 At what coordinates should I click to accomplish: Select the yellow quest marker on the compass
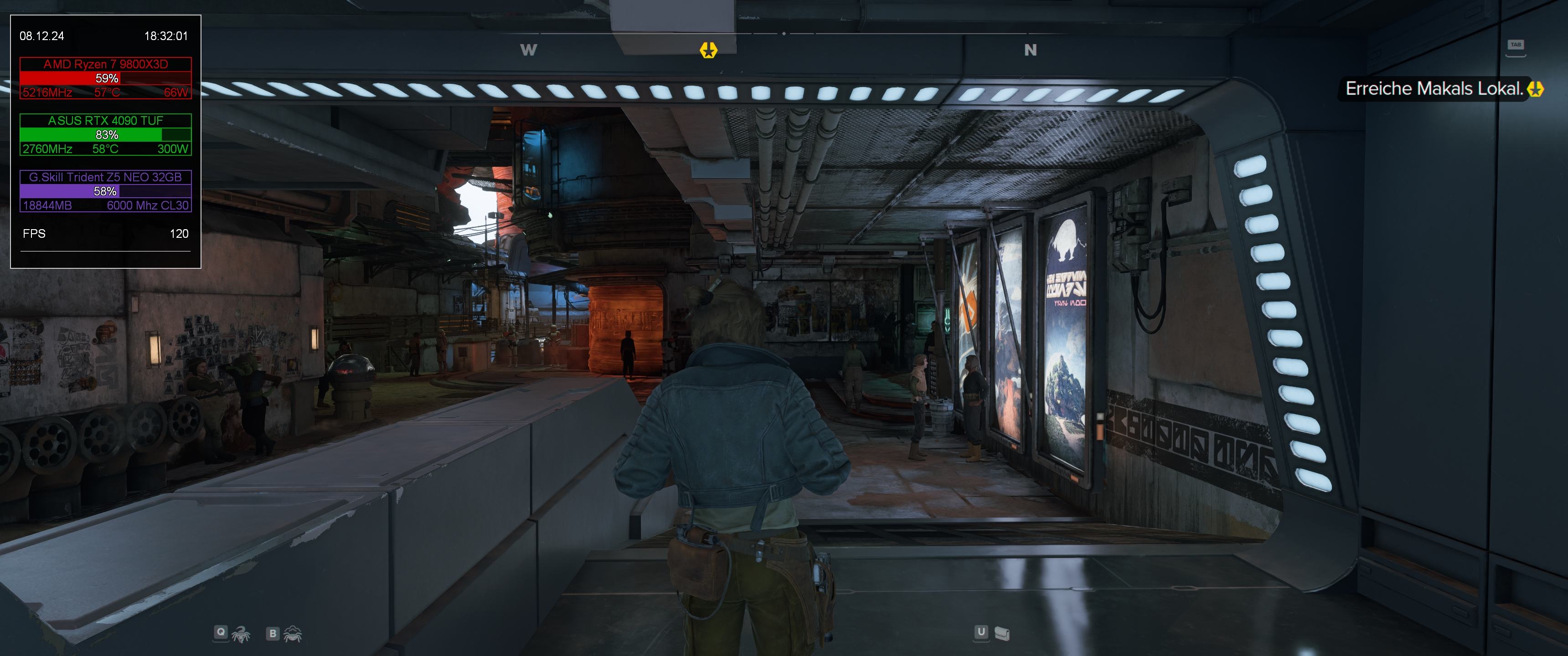pyautogui.click(x=708, y=50)
